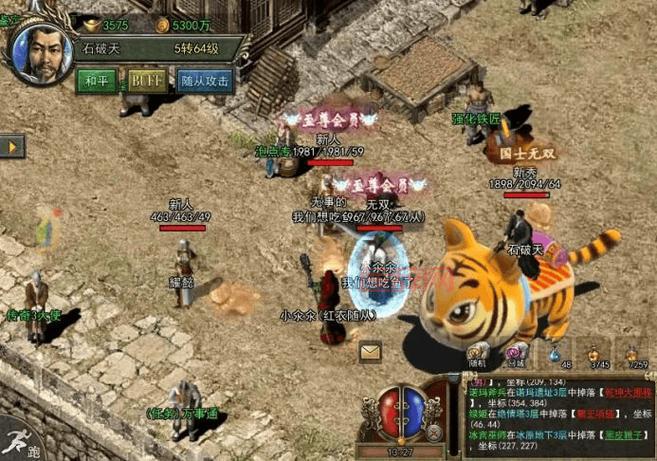Toggle the 跑 run mode button
Screen dimensions: 657x461
click(20, 443)
